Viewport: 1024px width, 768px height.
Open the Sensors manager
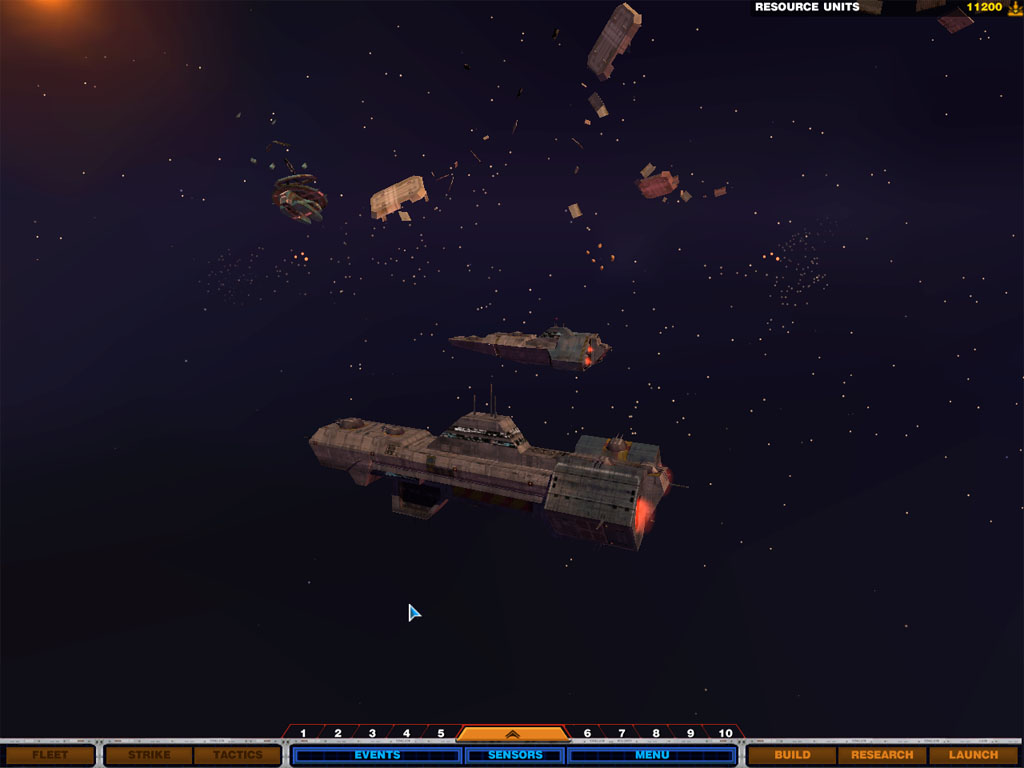click(515, 755)
